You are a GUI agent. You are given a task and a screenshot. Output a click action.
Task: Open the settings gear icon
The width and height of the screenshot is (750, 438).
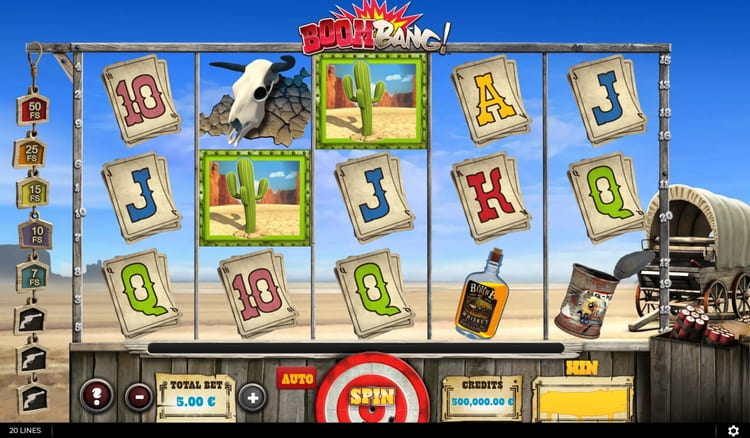(733, 431)
